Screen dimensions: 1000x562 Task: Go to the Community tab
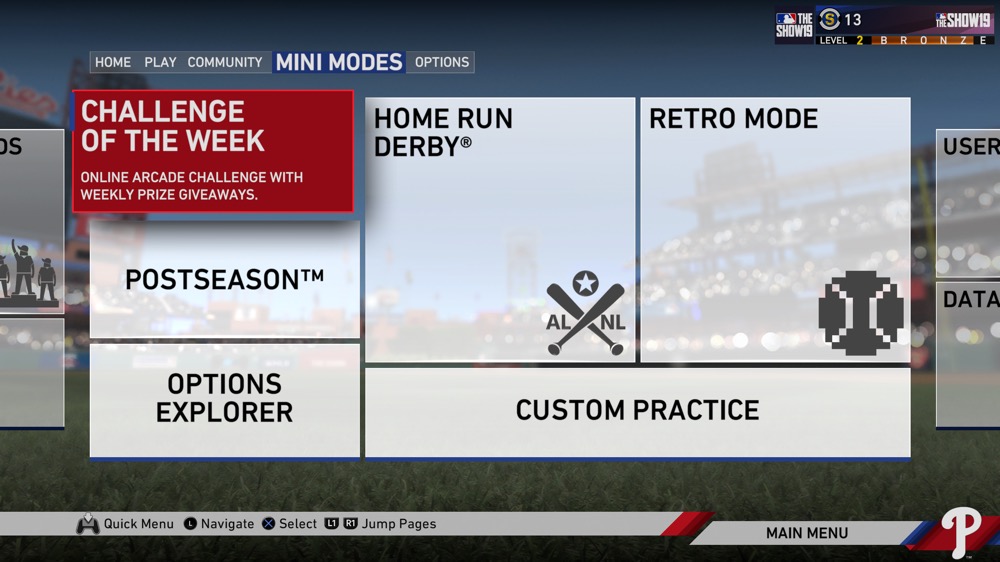pos(225,62)
